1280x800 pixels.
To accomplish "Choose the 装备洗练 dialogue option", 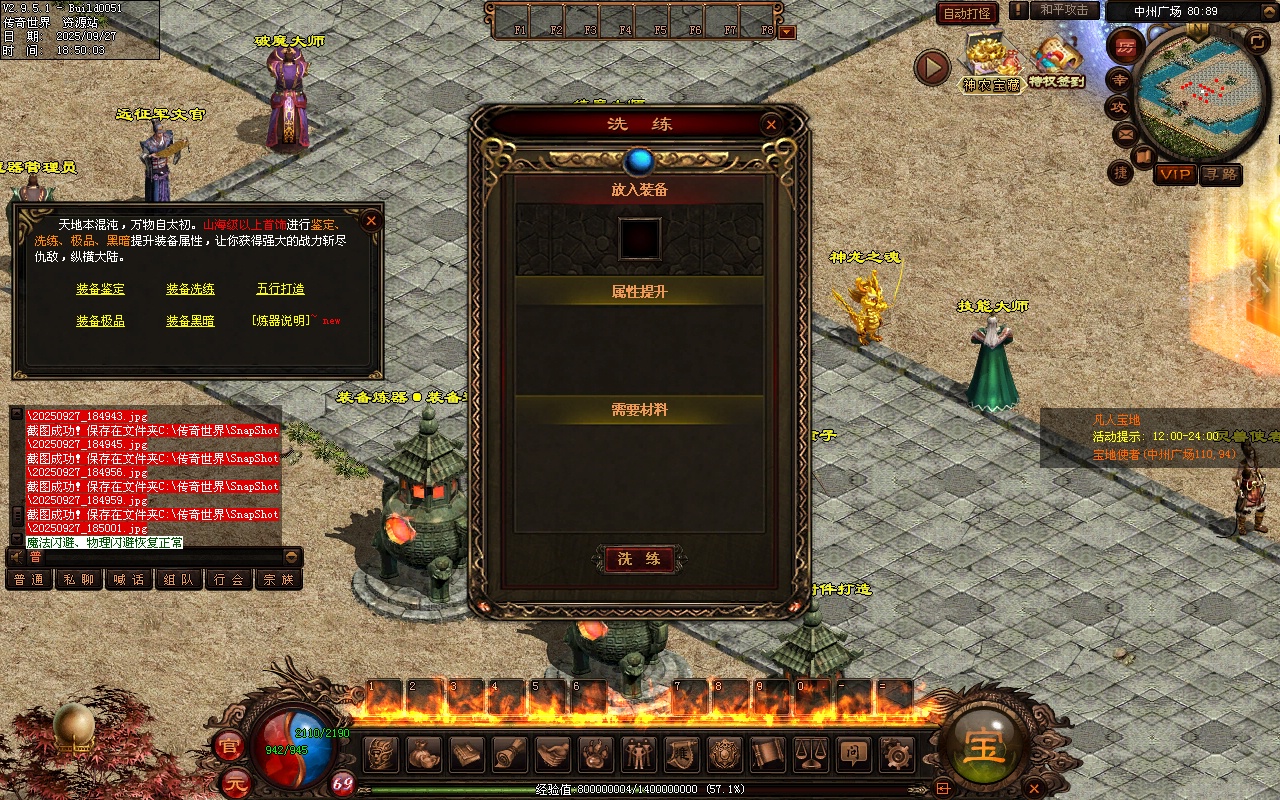I will 190,289.
